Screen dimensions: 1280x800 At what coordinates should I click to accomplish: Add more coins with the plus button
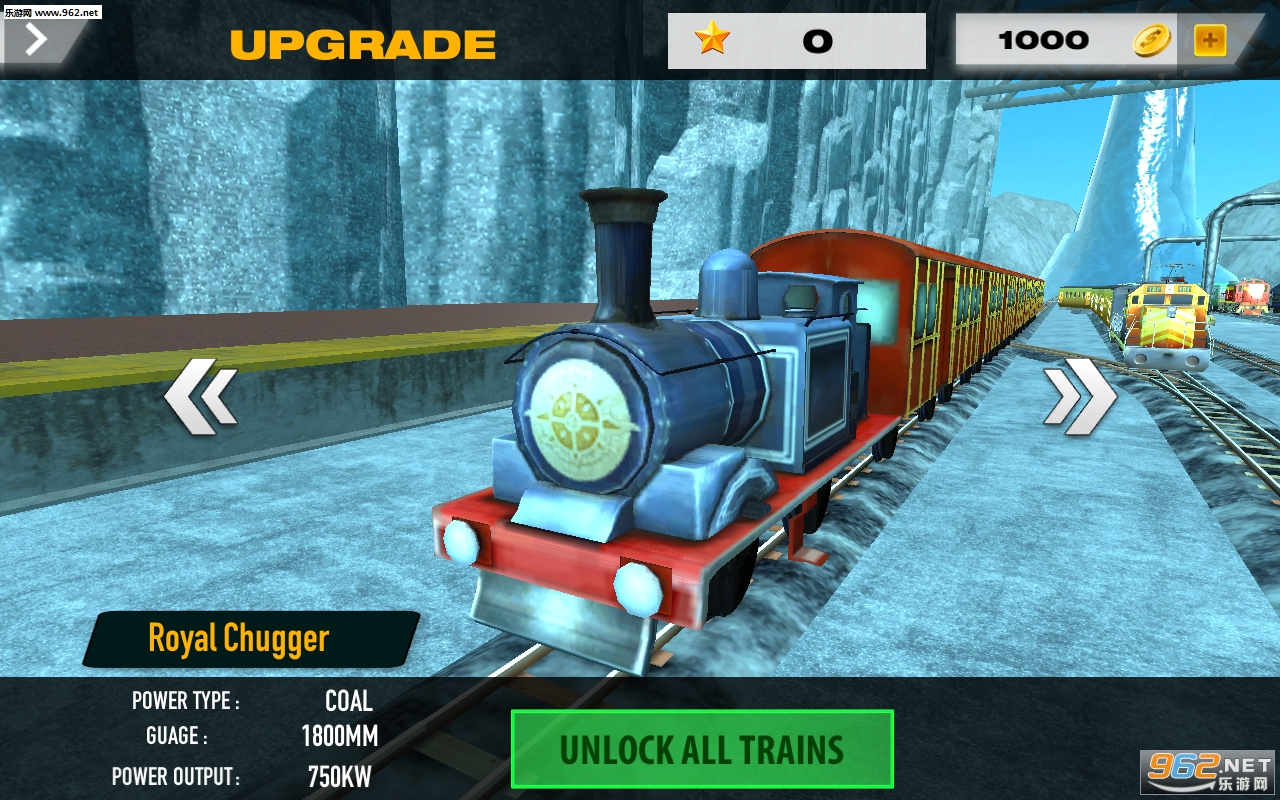[x=1209, y=41]
